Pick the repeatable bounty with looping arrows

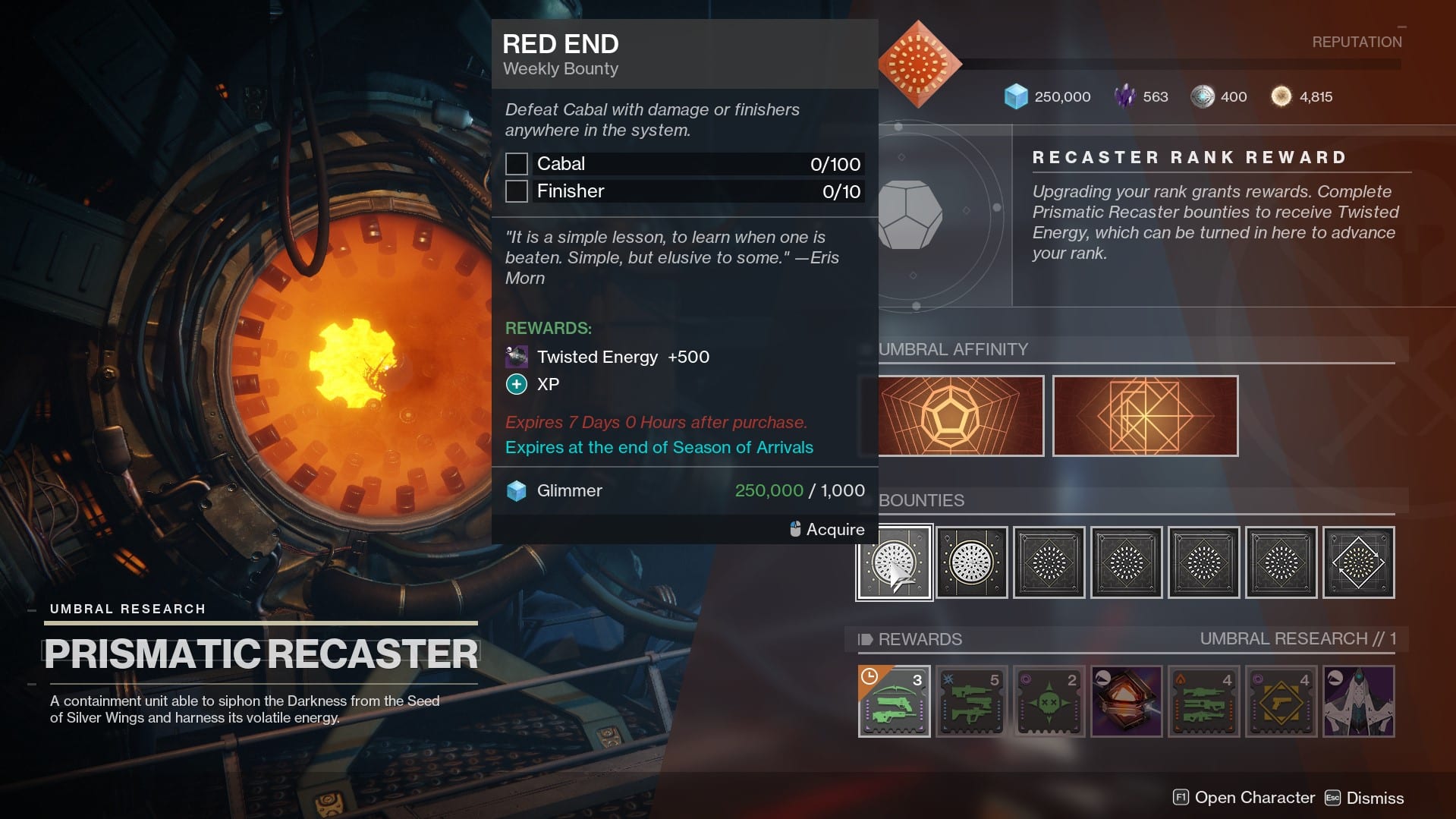[1358, 562]
